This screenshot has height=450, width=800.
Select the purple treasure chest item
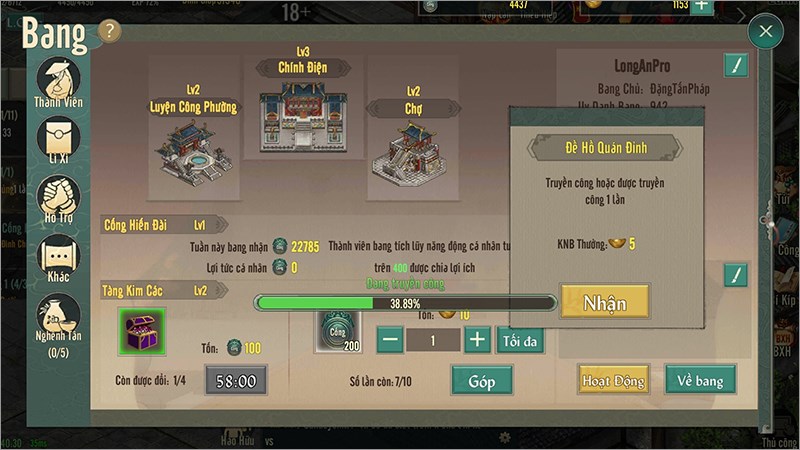tap(141, 331)
